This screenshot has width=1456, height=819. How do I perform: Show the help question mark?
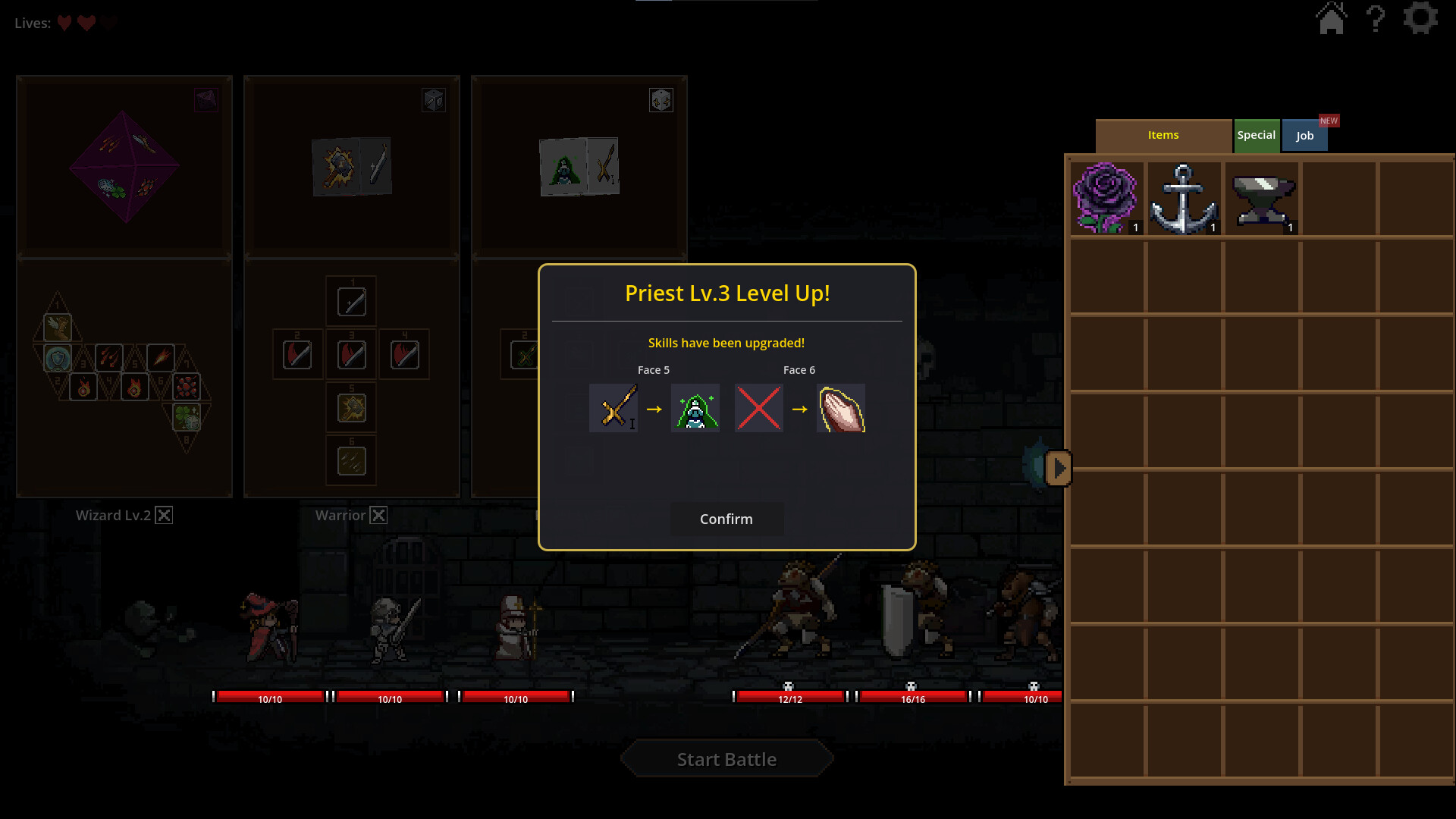click(x=1376, y=18)
